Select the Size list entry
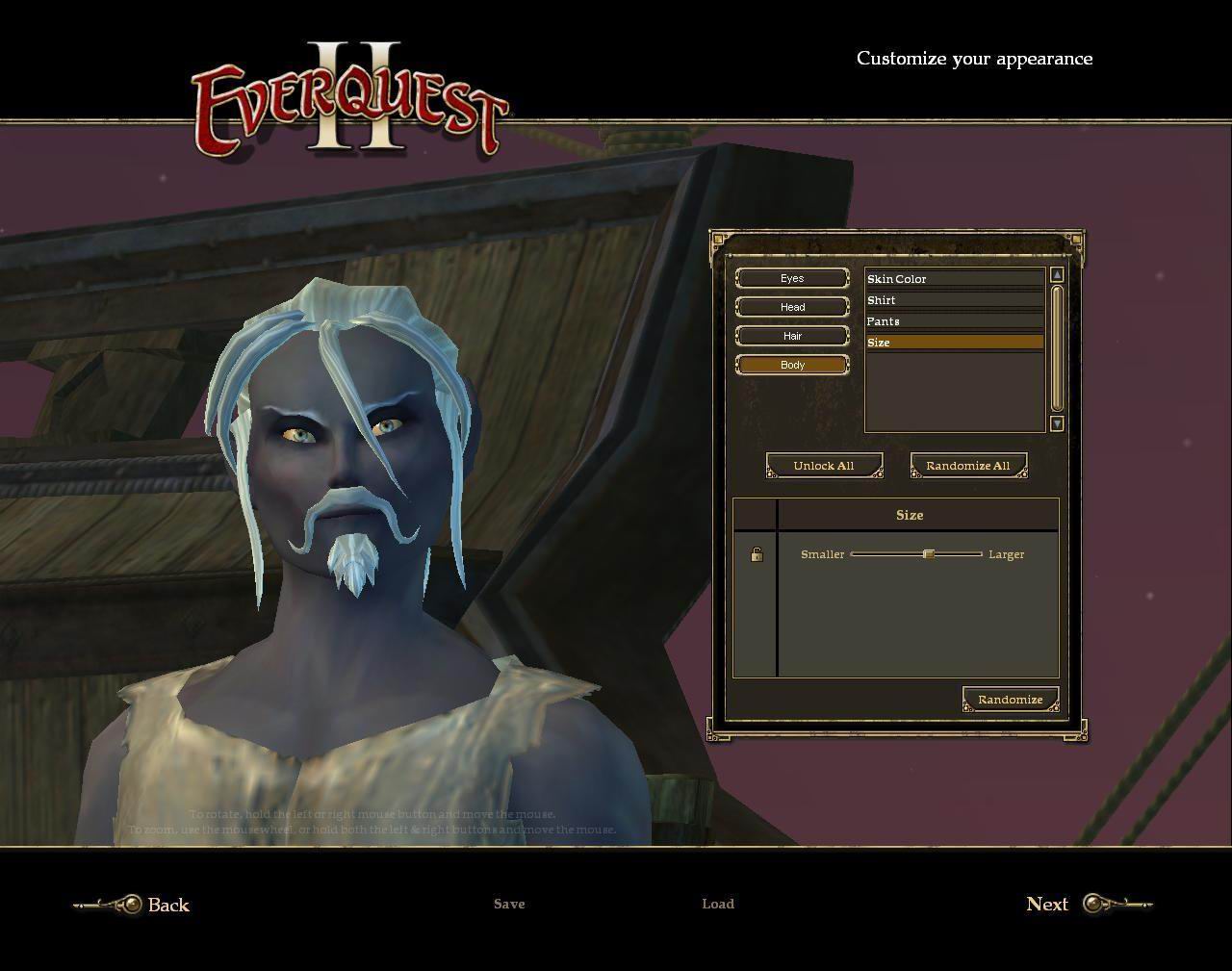Viewport: 1232px width, 971px height. [954, 343]
